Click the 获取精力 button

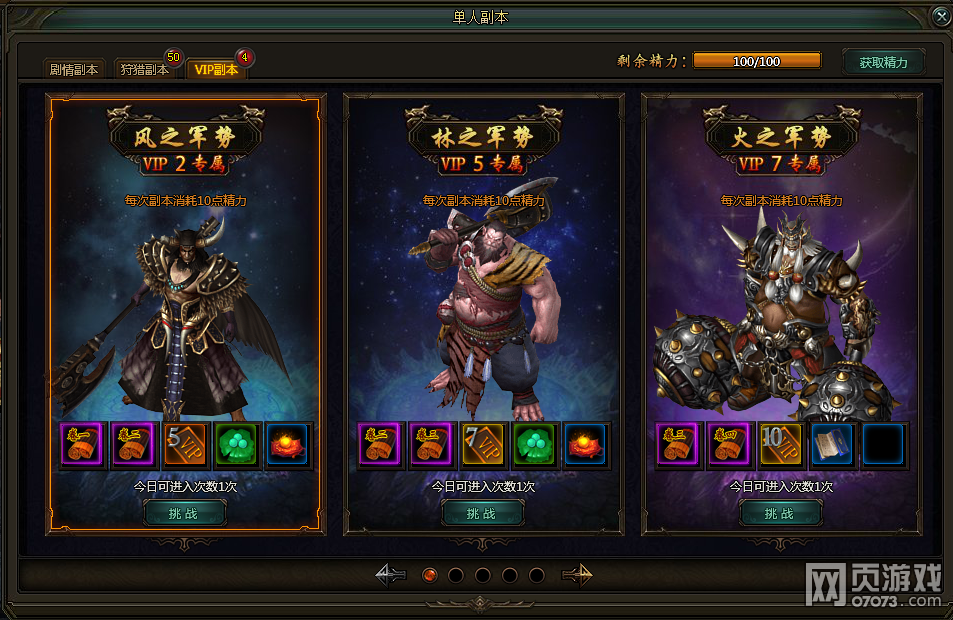883,62
